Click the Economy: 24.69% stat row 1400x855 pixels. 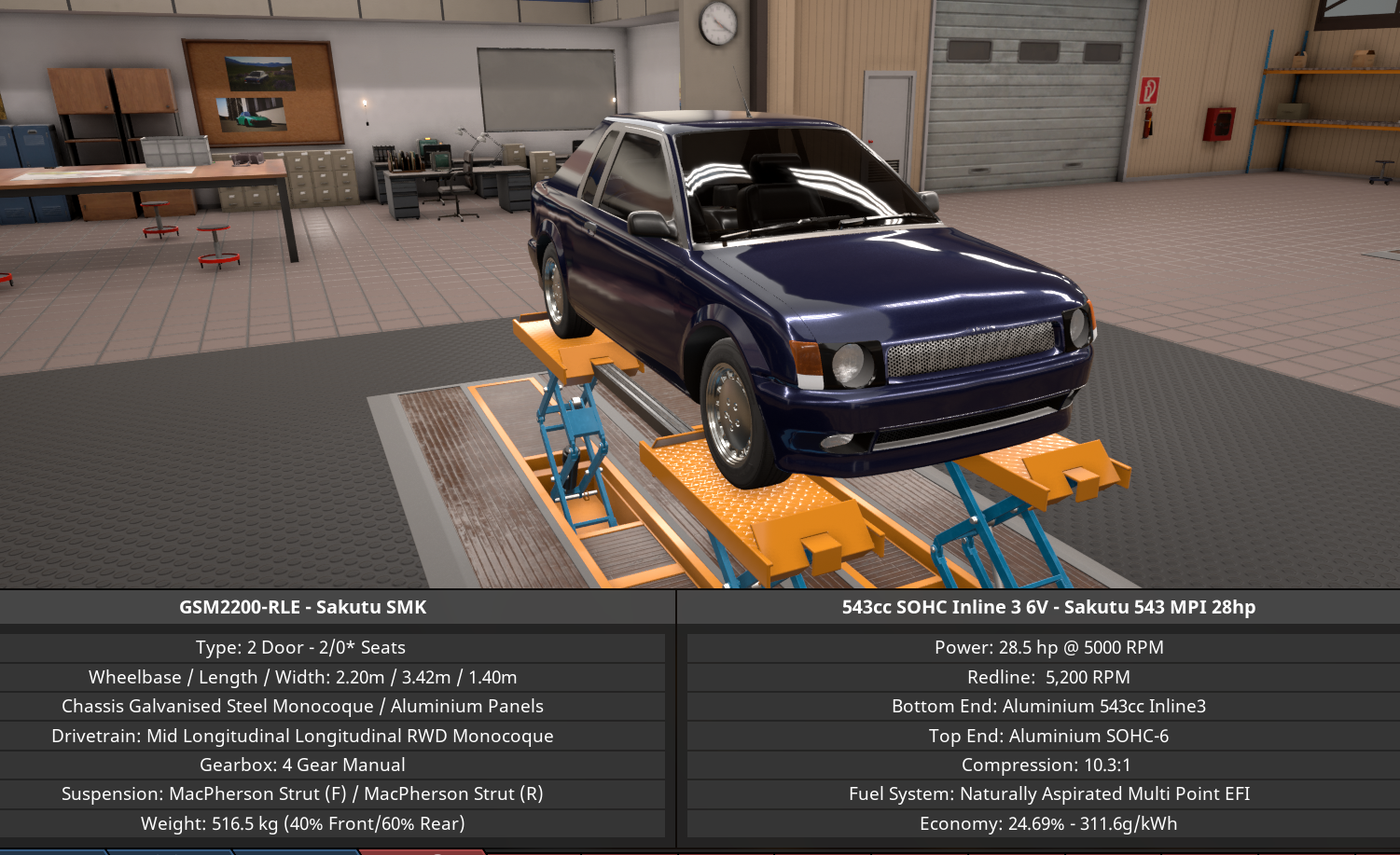[1048, 823]
